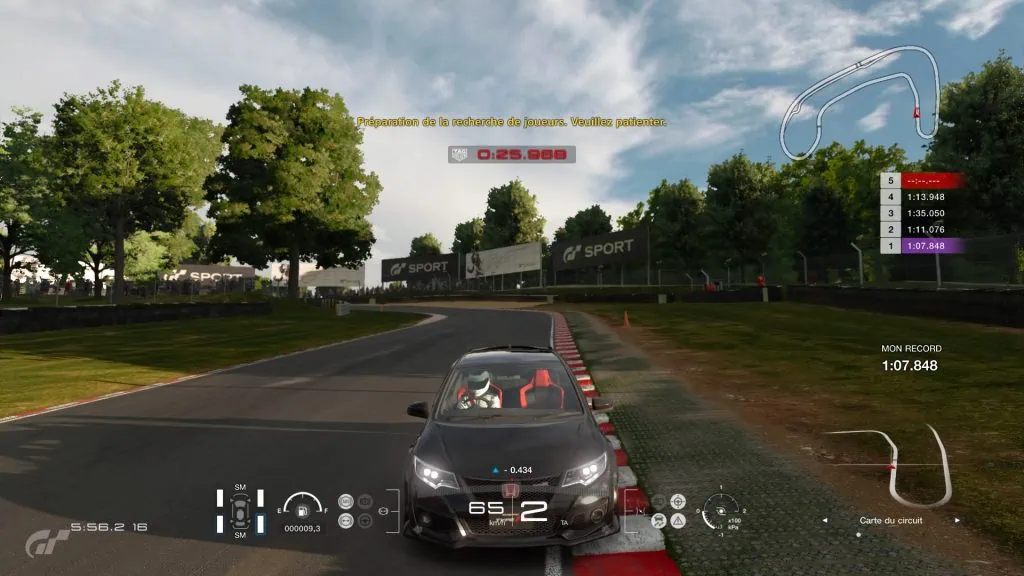Select lap 4 row showing 1:13.948

coord(922,197)
